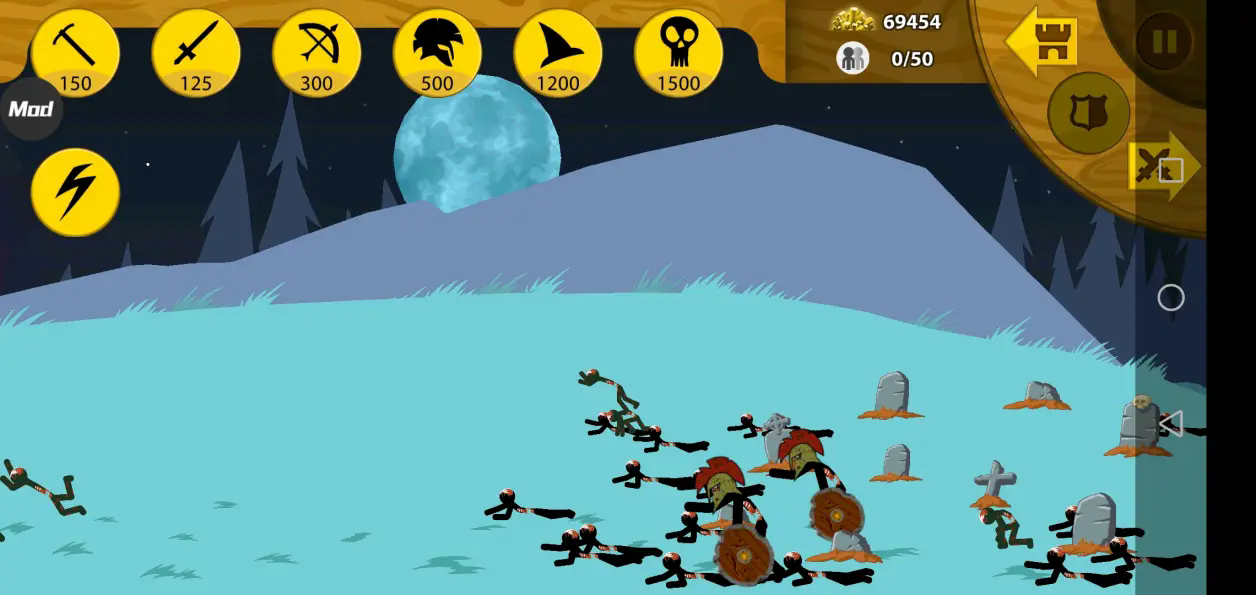Tap the Android back triangle button
The image size is (1256, 595).
pos(1170,423)
